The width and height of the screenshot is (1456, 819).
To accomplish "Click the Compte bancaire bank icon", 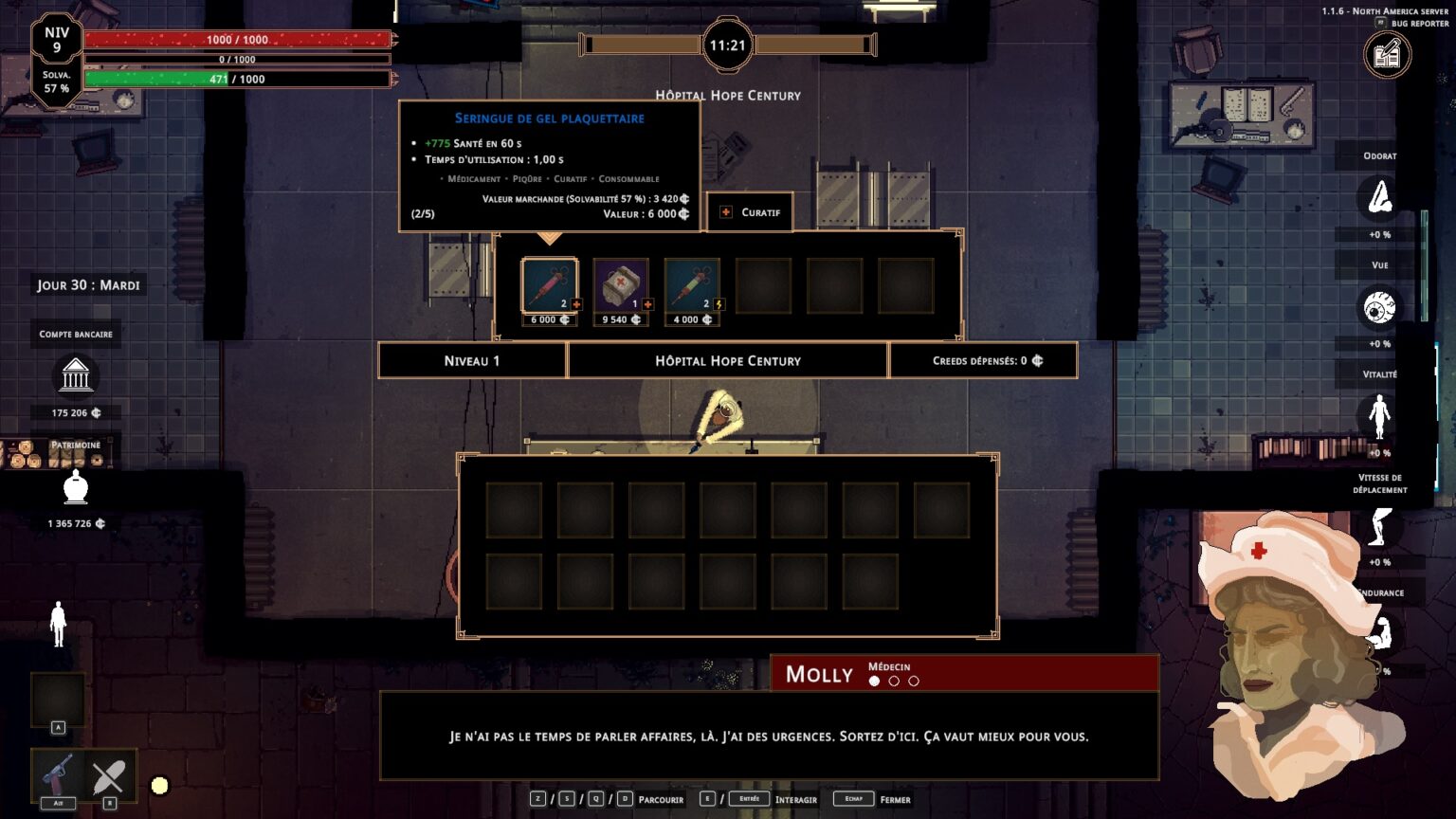I will coord(74,376).
